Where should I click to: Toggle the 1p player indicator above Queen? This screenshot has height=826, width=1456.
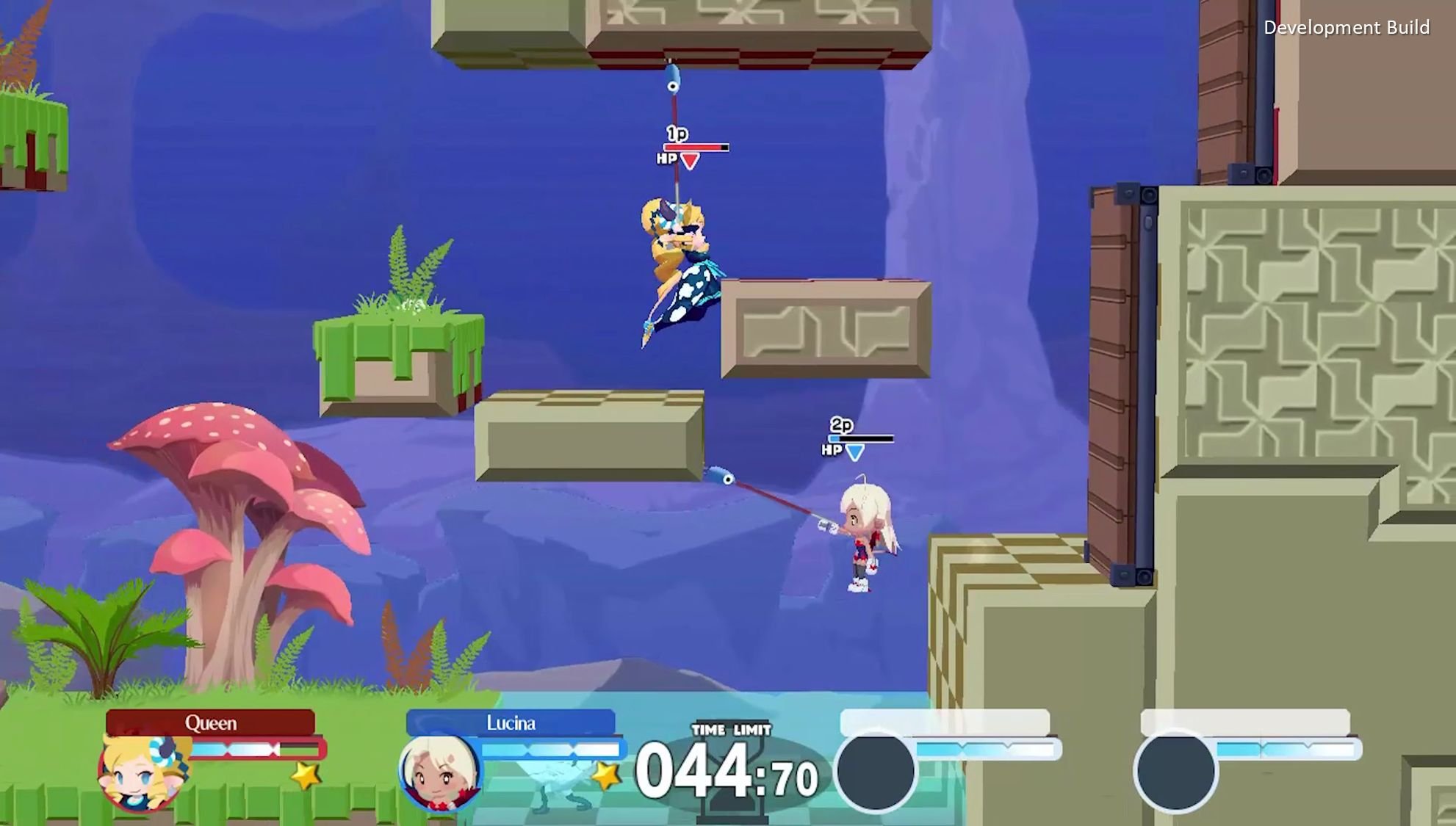675,134
